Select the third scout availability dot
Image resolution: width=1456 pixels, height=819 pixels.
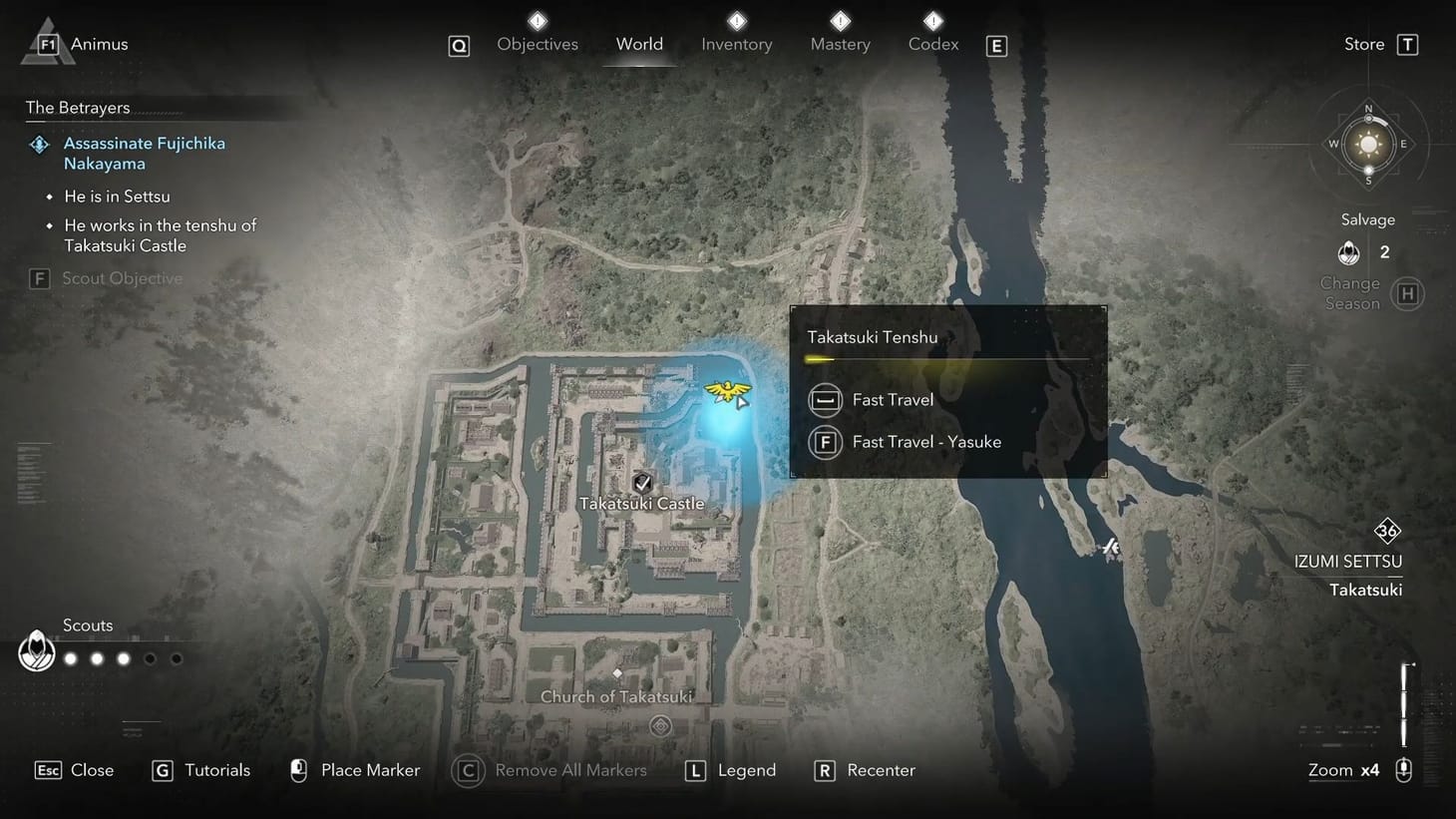coord(123,657)
